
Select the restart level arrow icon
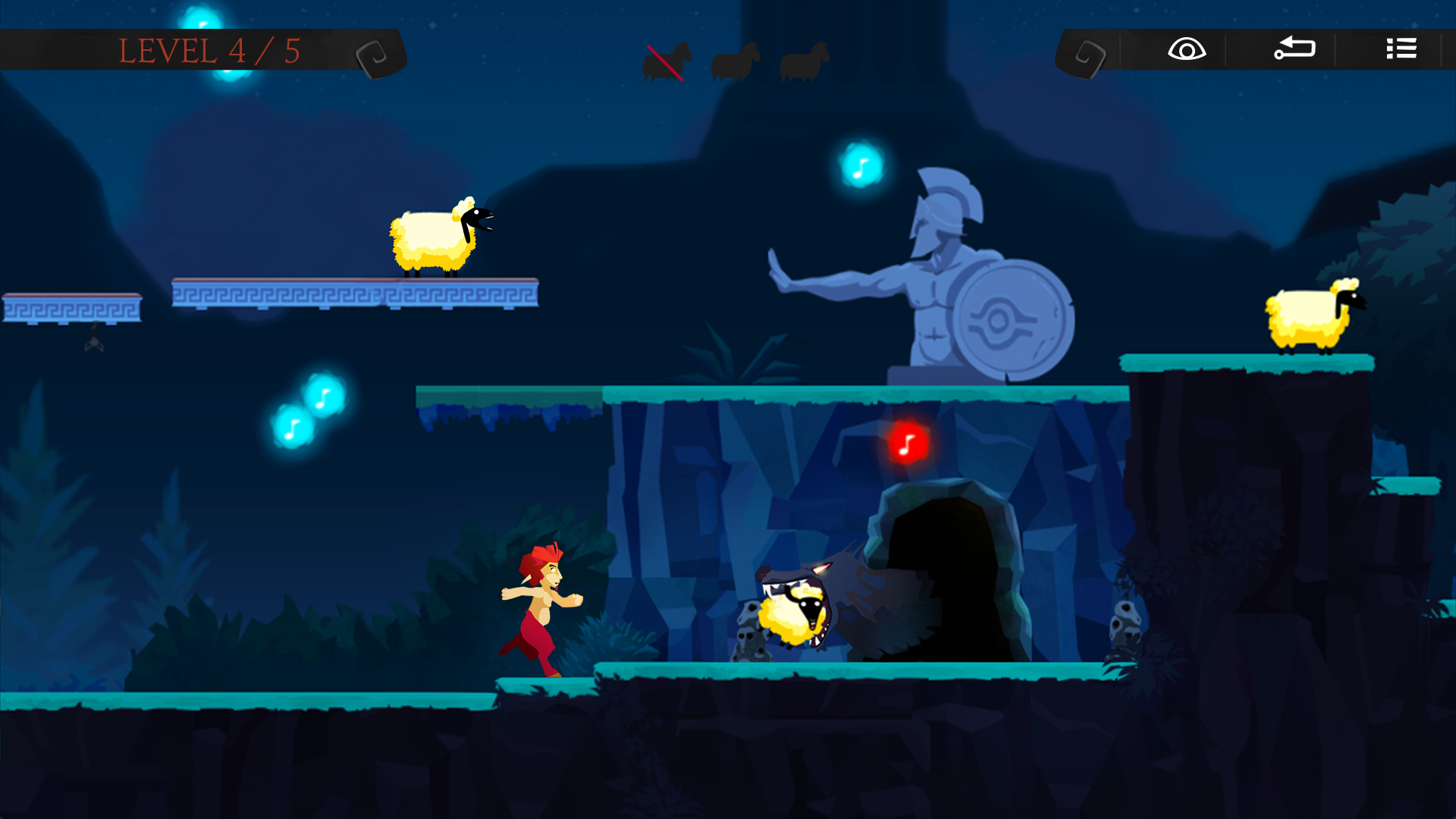click(1295, 49)
